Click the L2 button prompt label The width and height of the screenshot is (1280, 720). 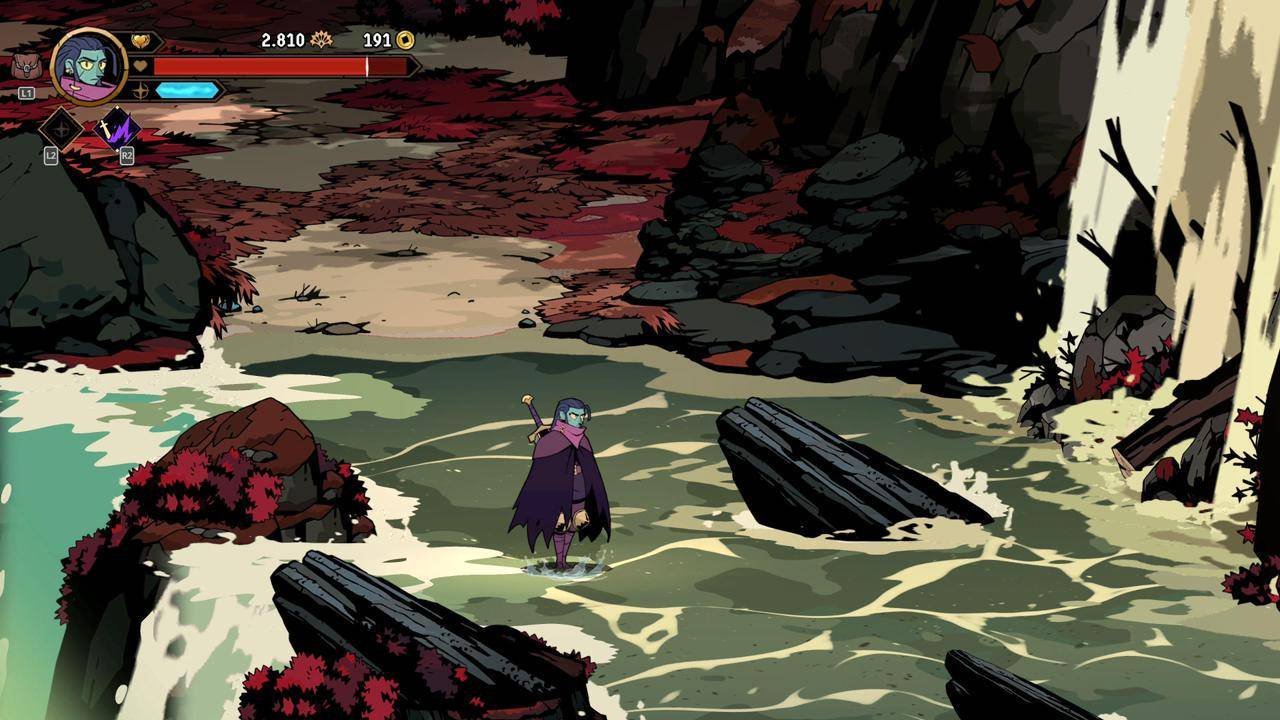coord(49,155)
